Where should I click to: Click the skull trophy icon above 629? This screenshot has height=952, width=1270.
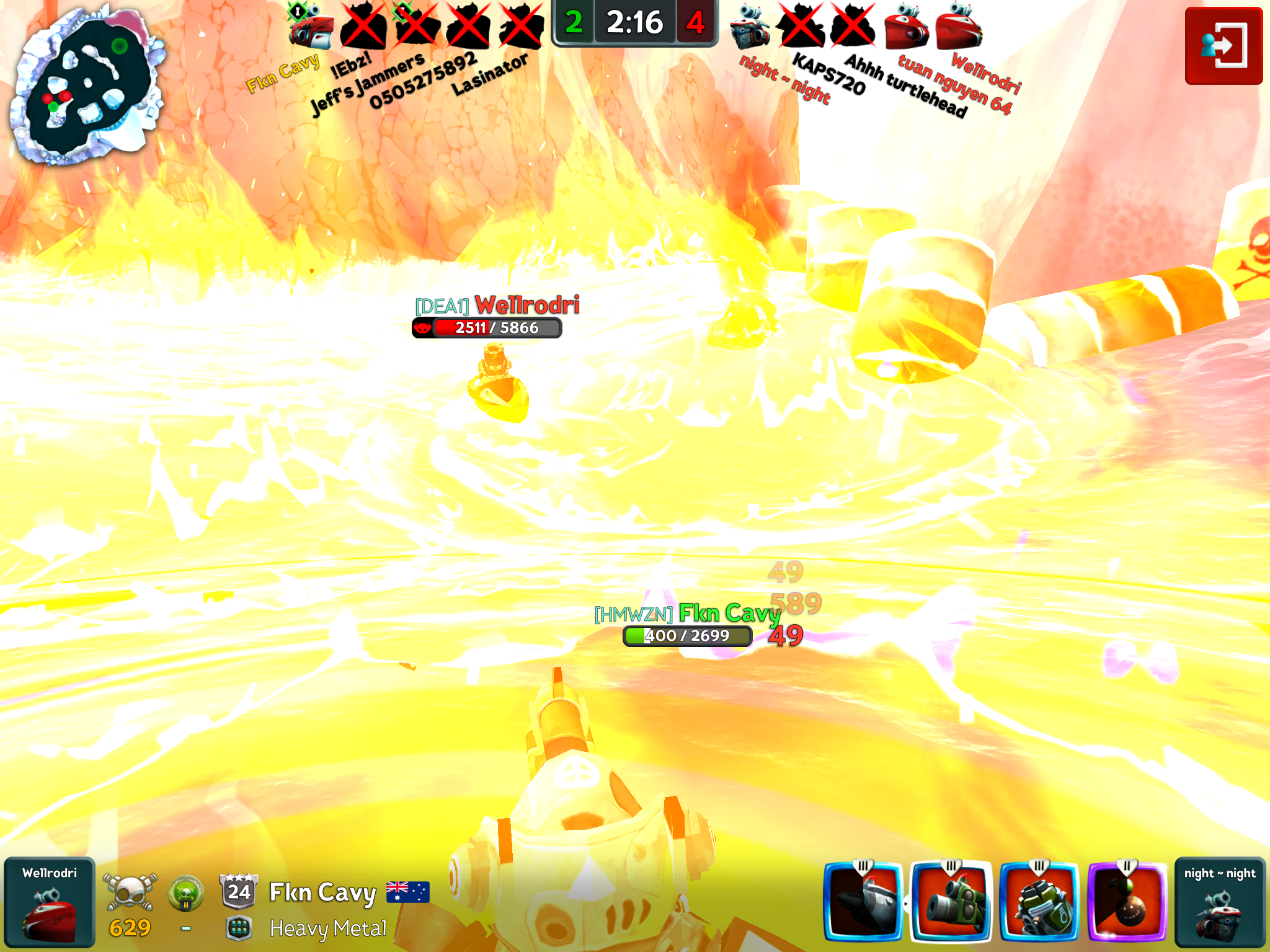pos(130,892)
